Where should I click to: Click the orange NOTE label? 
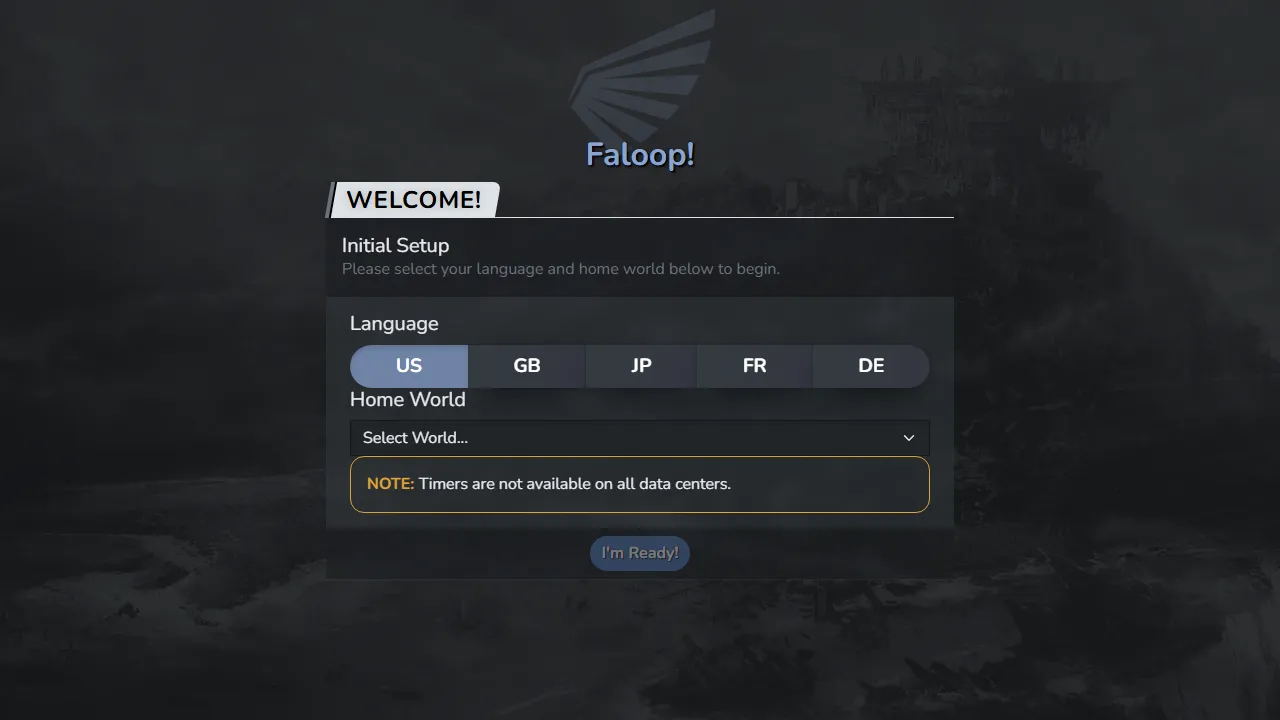point(390,483)
